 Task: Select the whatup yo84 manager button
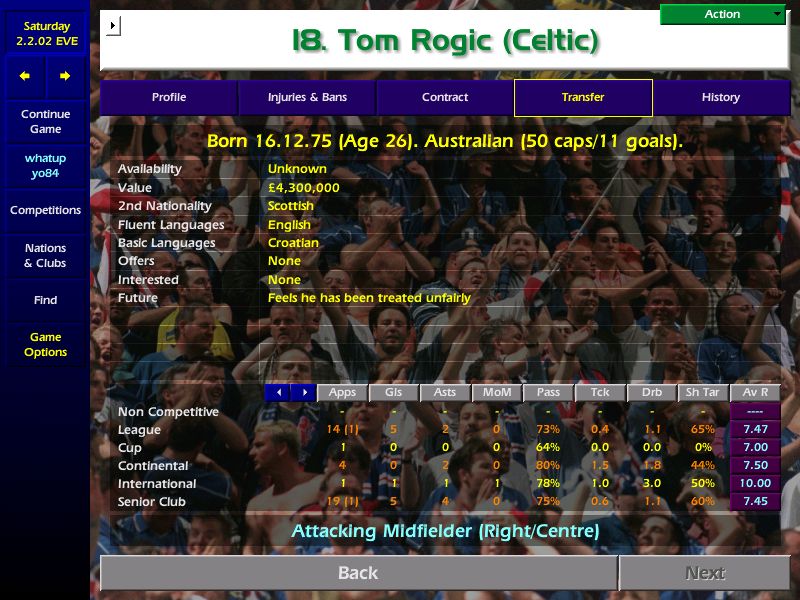(x=45, y=166)
